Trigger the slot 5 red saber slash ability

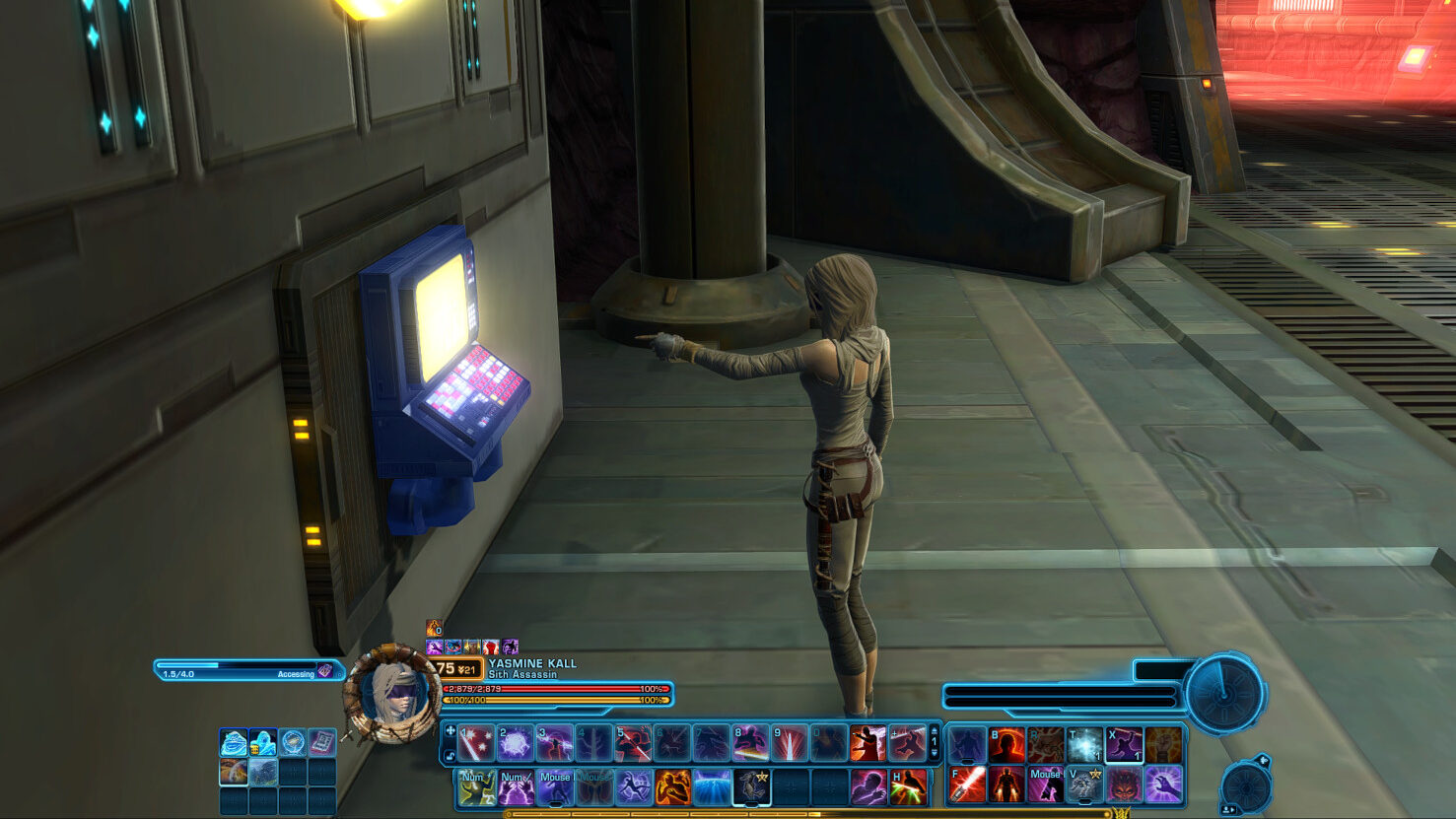pyautogui.click(x=633, y=744)
